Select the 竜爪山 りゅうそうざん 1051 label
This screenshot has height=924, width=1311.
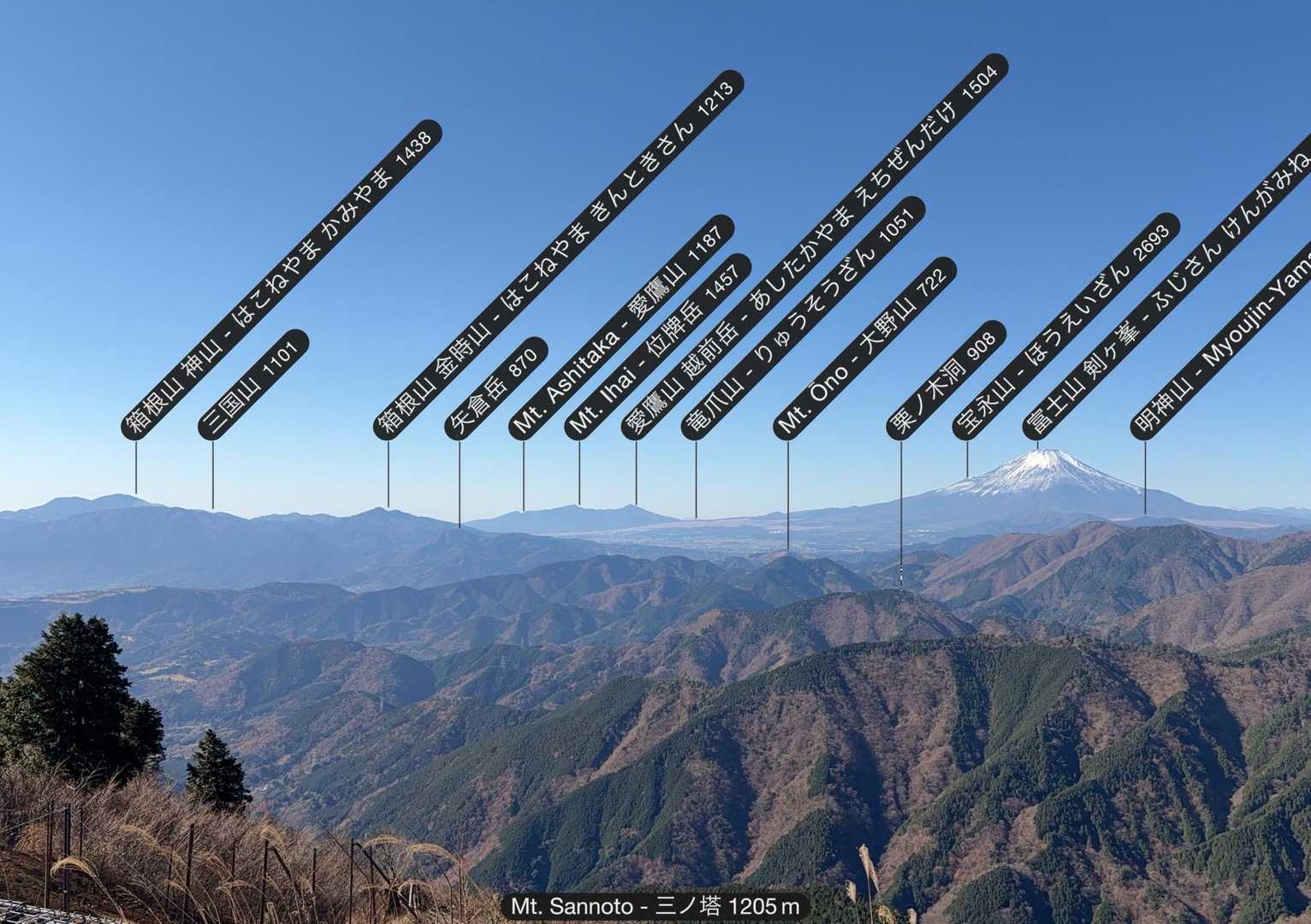click(x=803, y=317)
